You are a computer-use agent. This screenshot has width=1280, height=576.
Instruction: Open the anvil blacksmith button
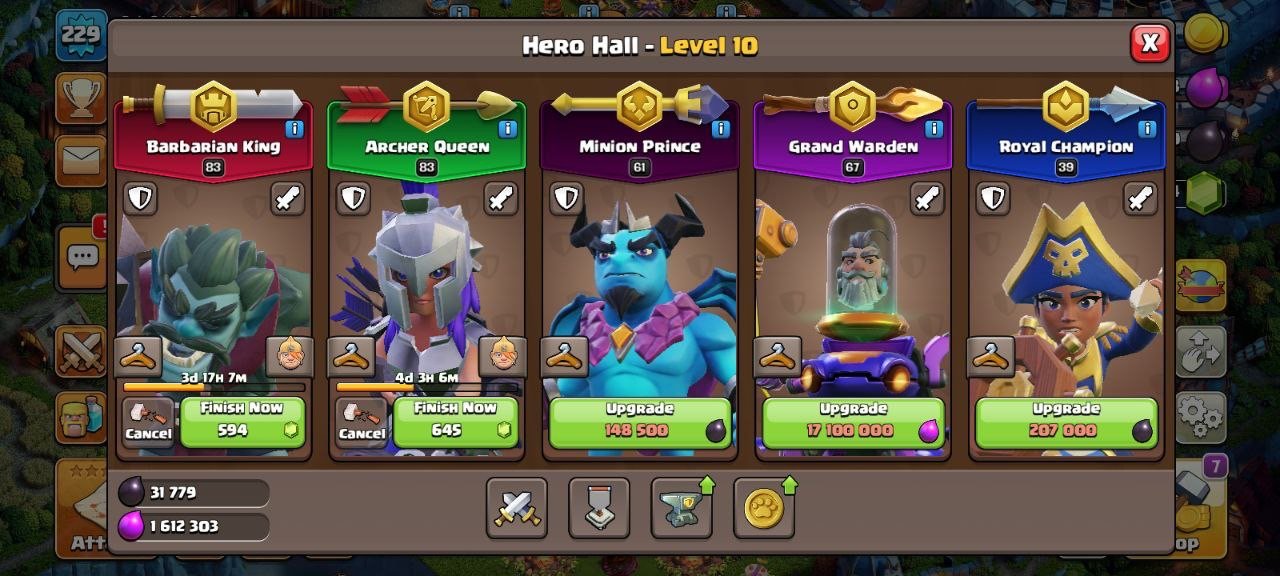[681, 508]
